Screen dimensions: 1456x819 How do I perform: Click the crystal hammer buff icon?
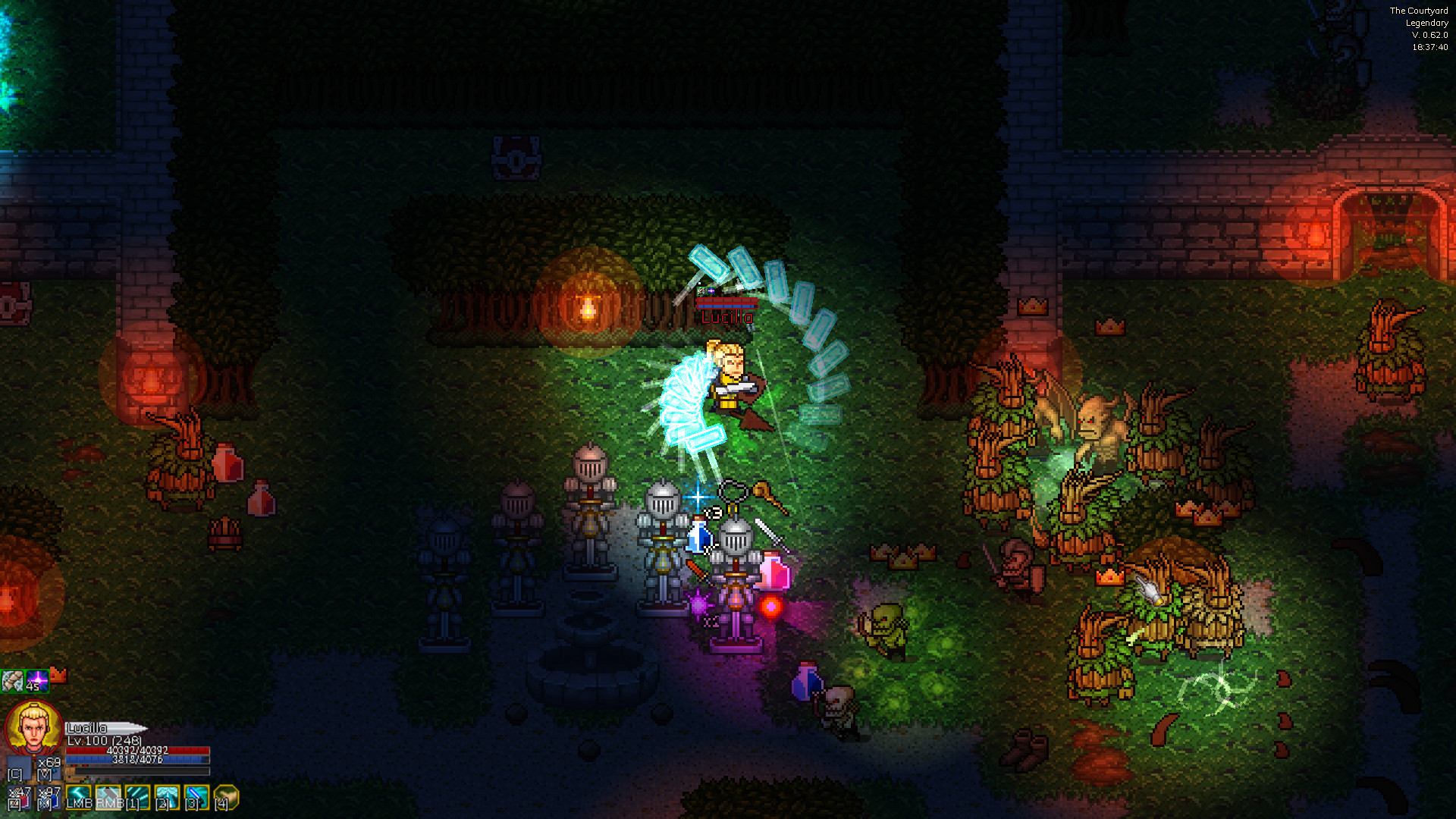[x=13, y=680]
